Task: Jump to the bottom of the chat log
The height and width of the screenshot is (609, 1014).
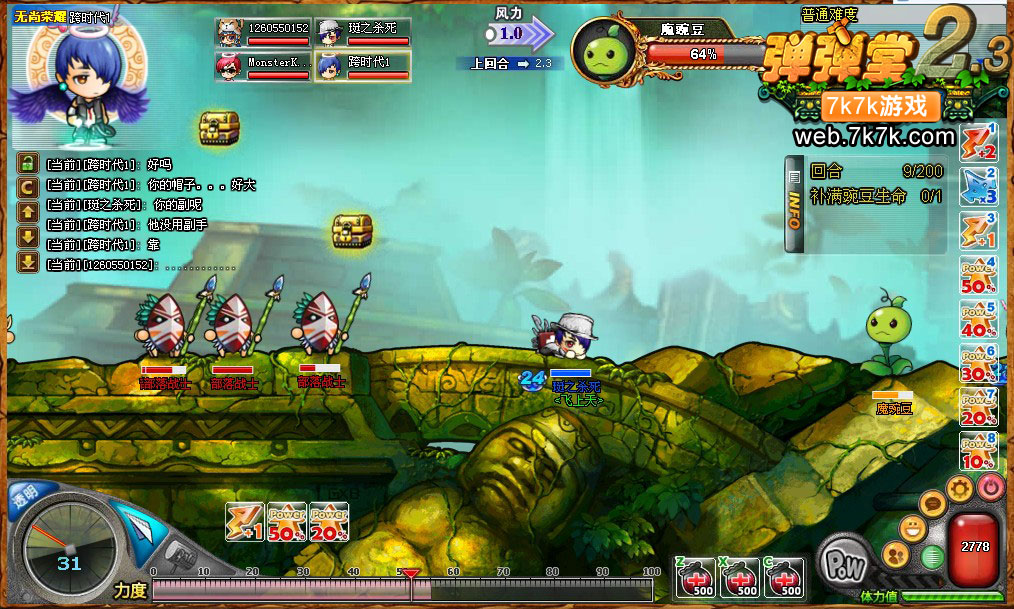Action: [x=28, y=263]
